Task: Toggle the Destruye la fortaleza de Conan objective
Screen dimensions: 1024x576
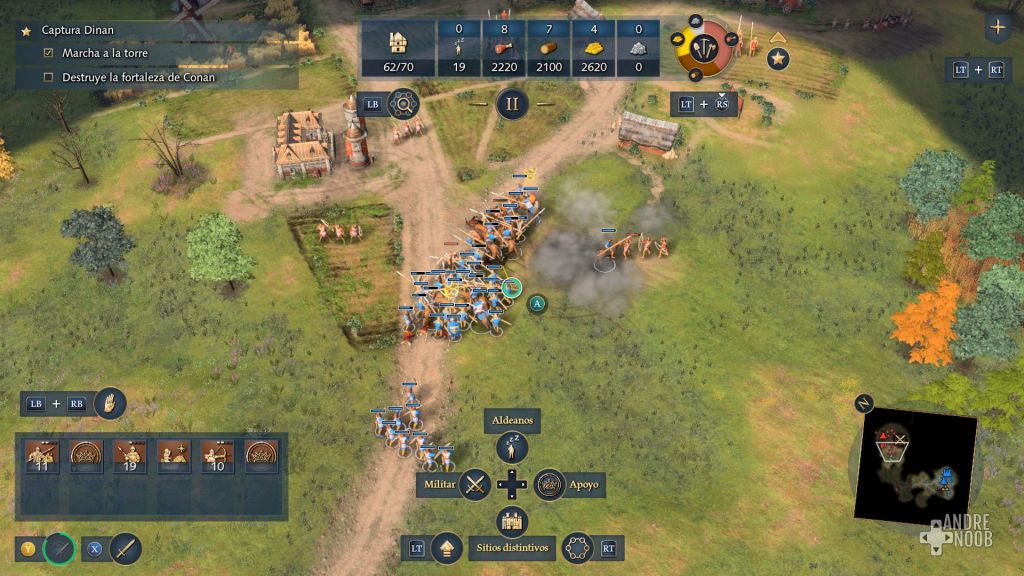Action: [48, 77]
